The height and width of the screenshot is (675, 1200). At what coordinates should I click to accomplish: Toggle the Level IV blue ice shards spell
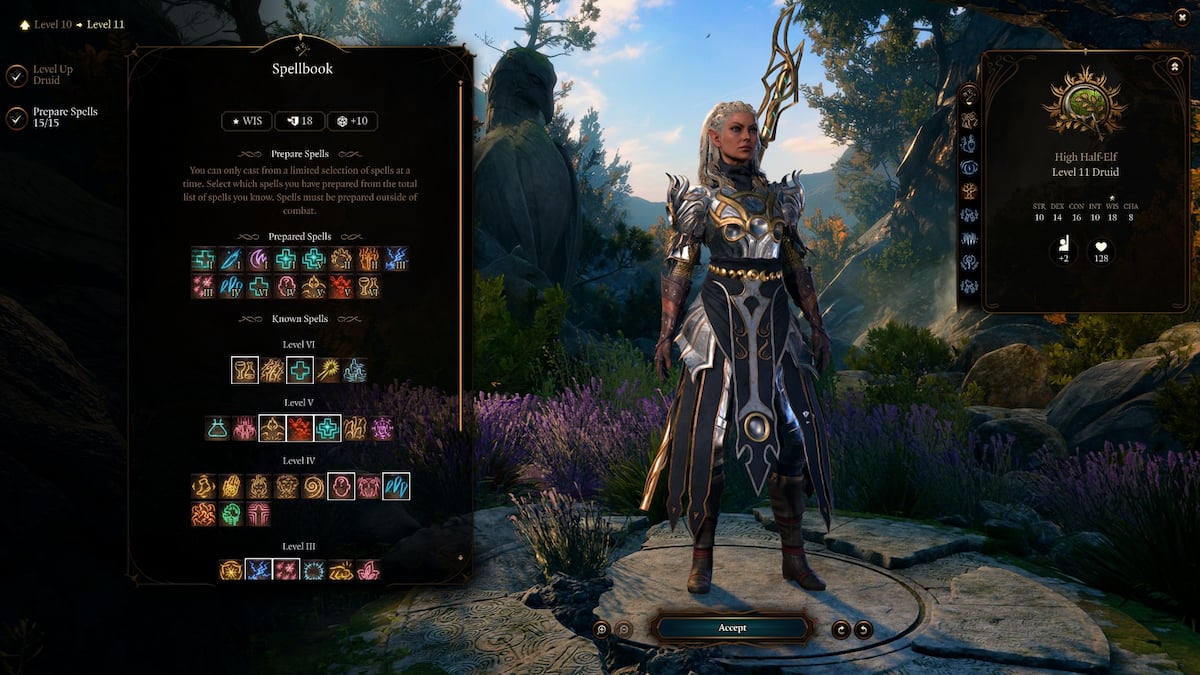(x=396, y=486)
